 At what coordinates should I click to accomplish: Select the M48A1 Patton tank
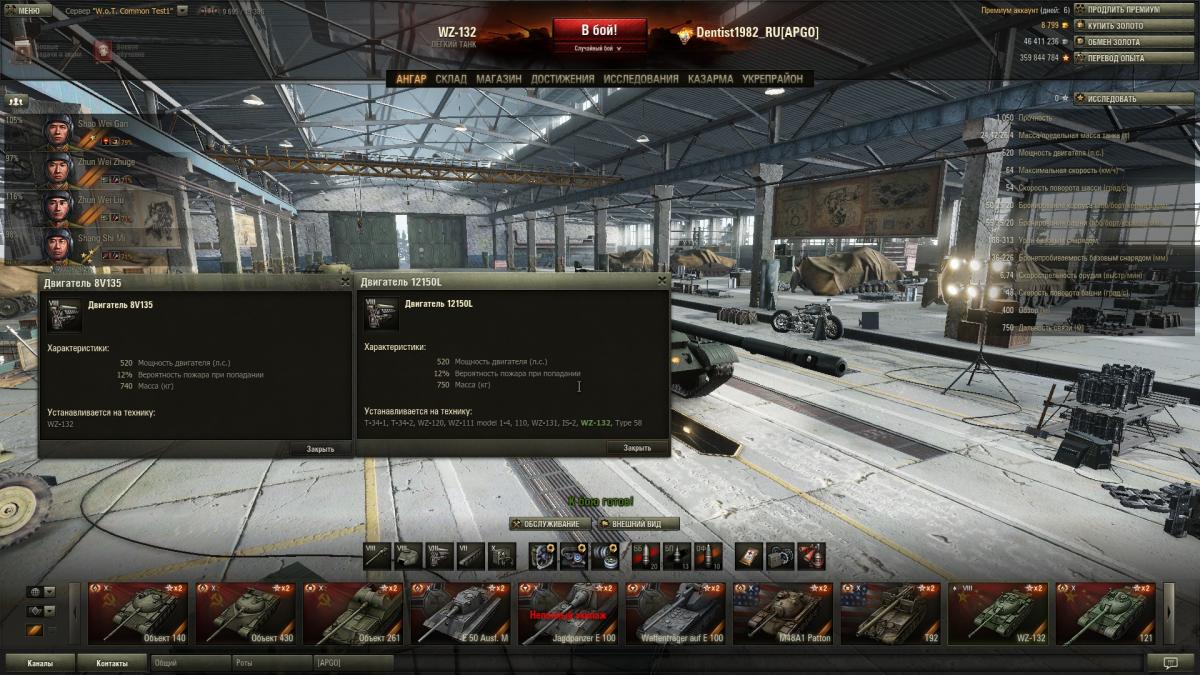(783, 613)
